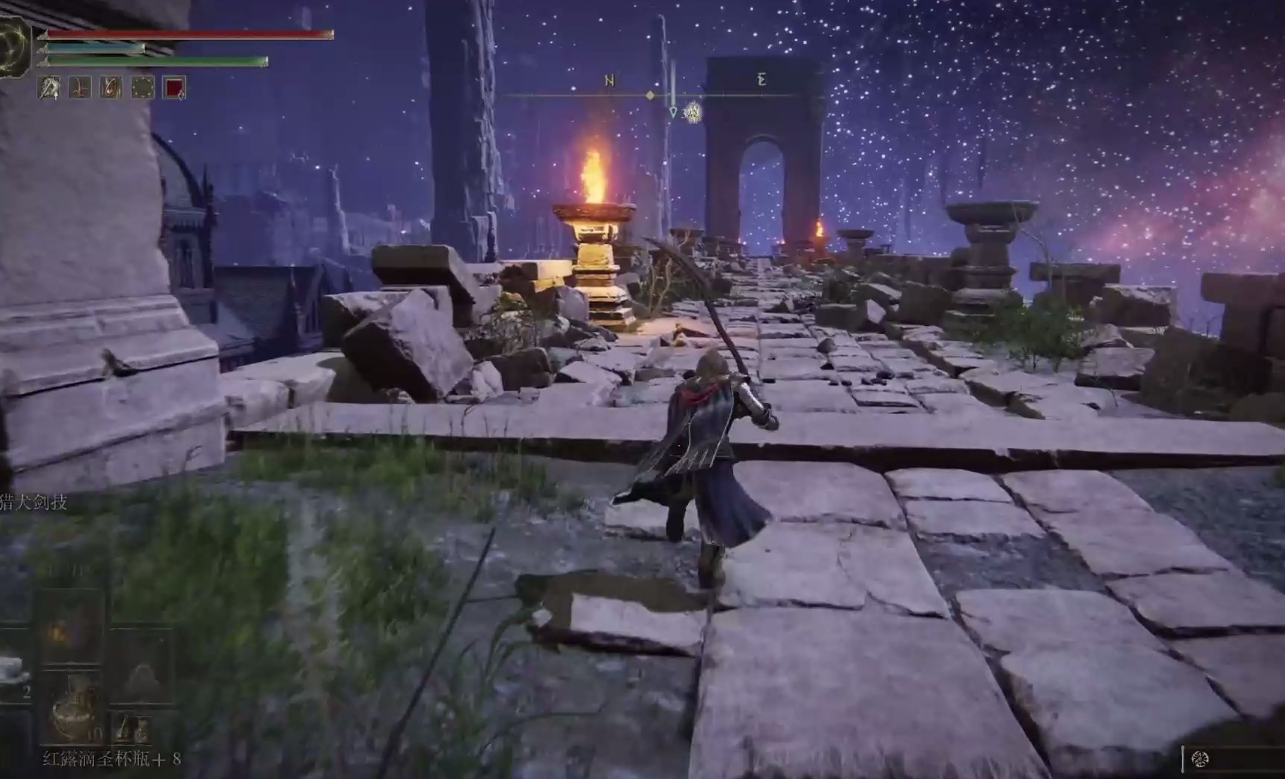
Task: Select the Flask of Crimson Tears slot
Action: coord(72,706)
